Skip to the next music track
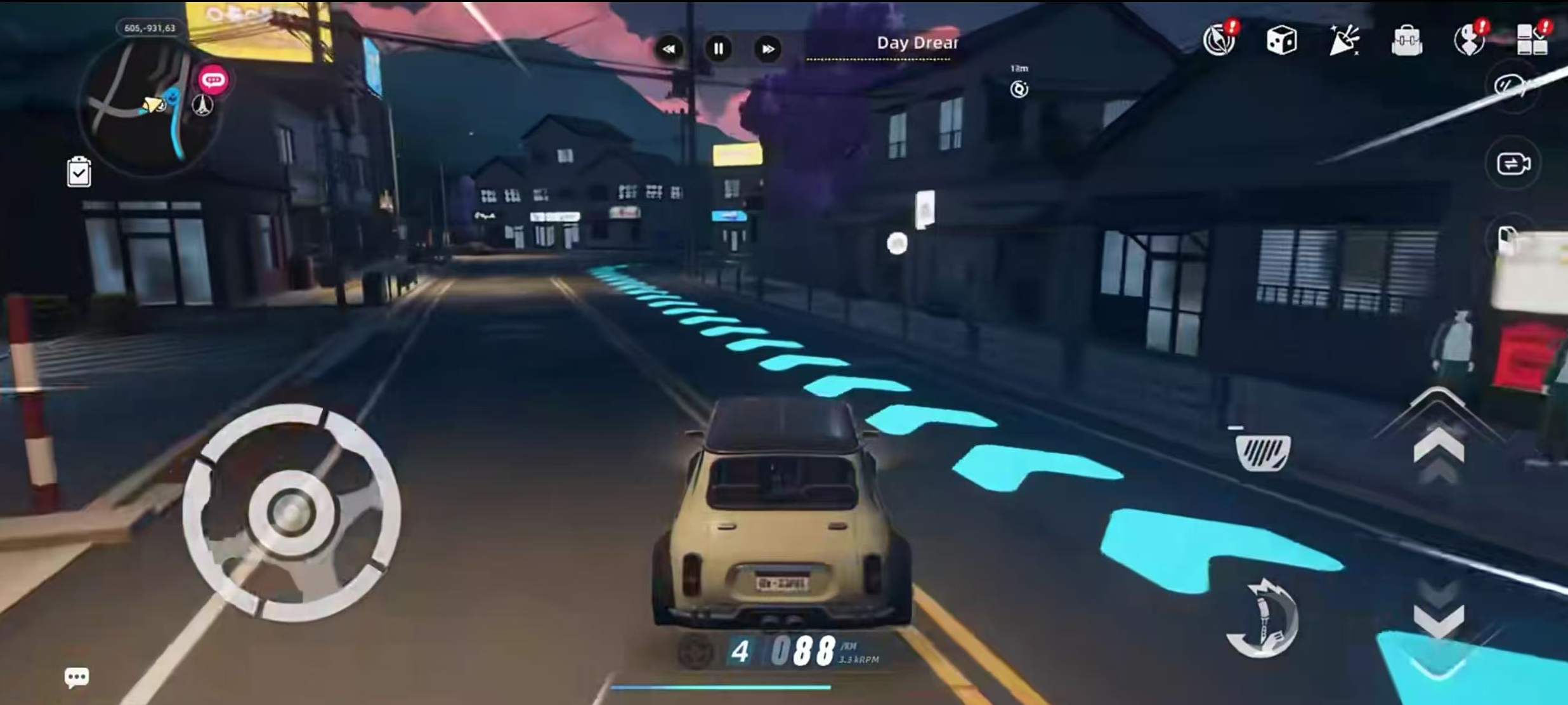Image resolution: width=1568 pixels, height=705 pixels. click(x=768, y=49)
